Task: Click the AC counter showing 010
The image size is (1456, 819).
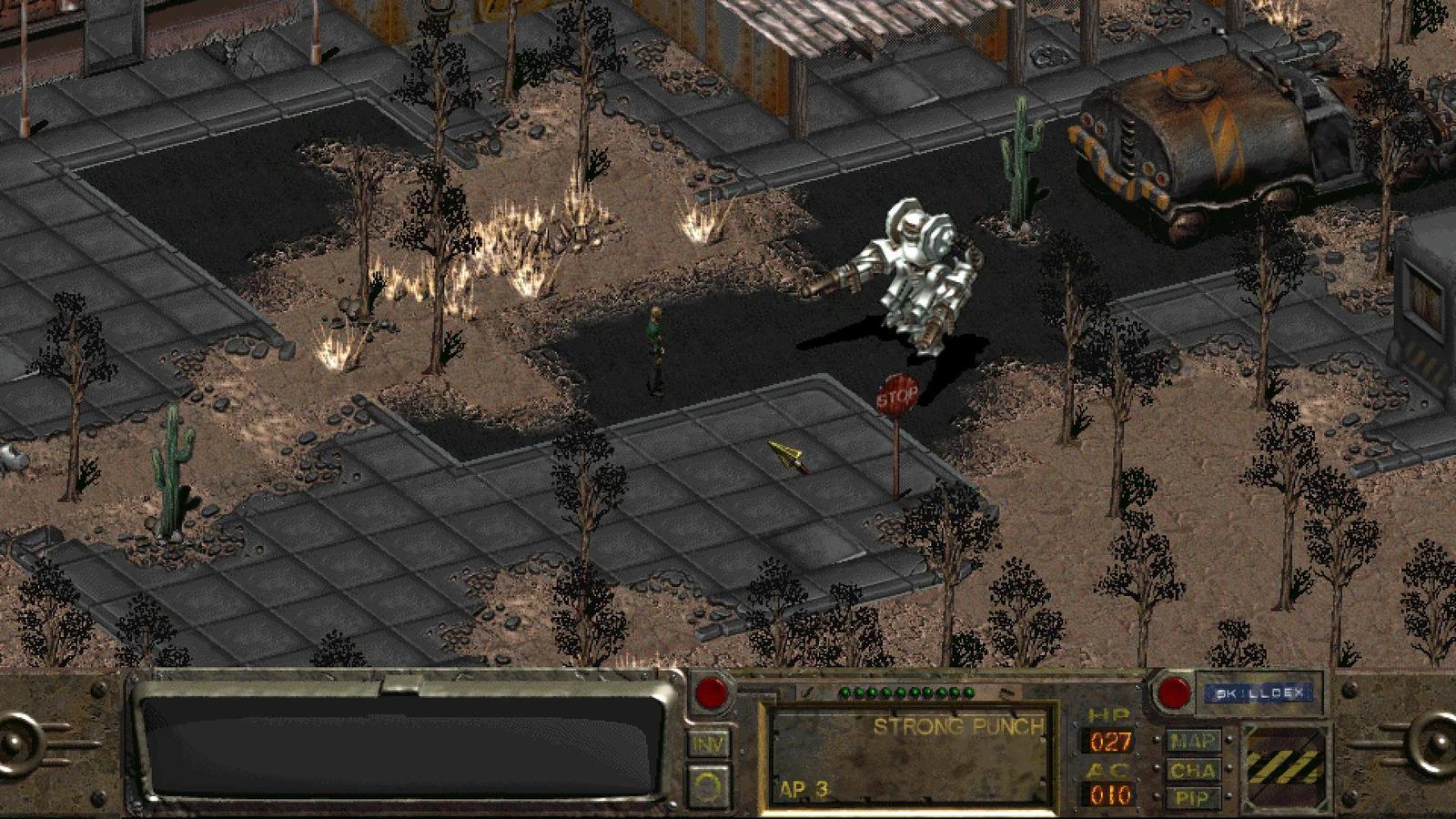Action: (x=1109, y=794)
